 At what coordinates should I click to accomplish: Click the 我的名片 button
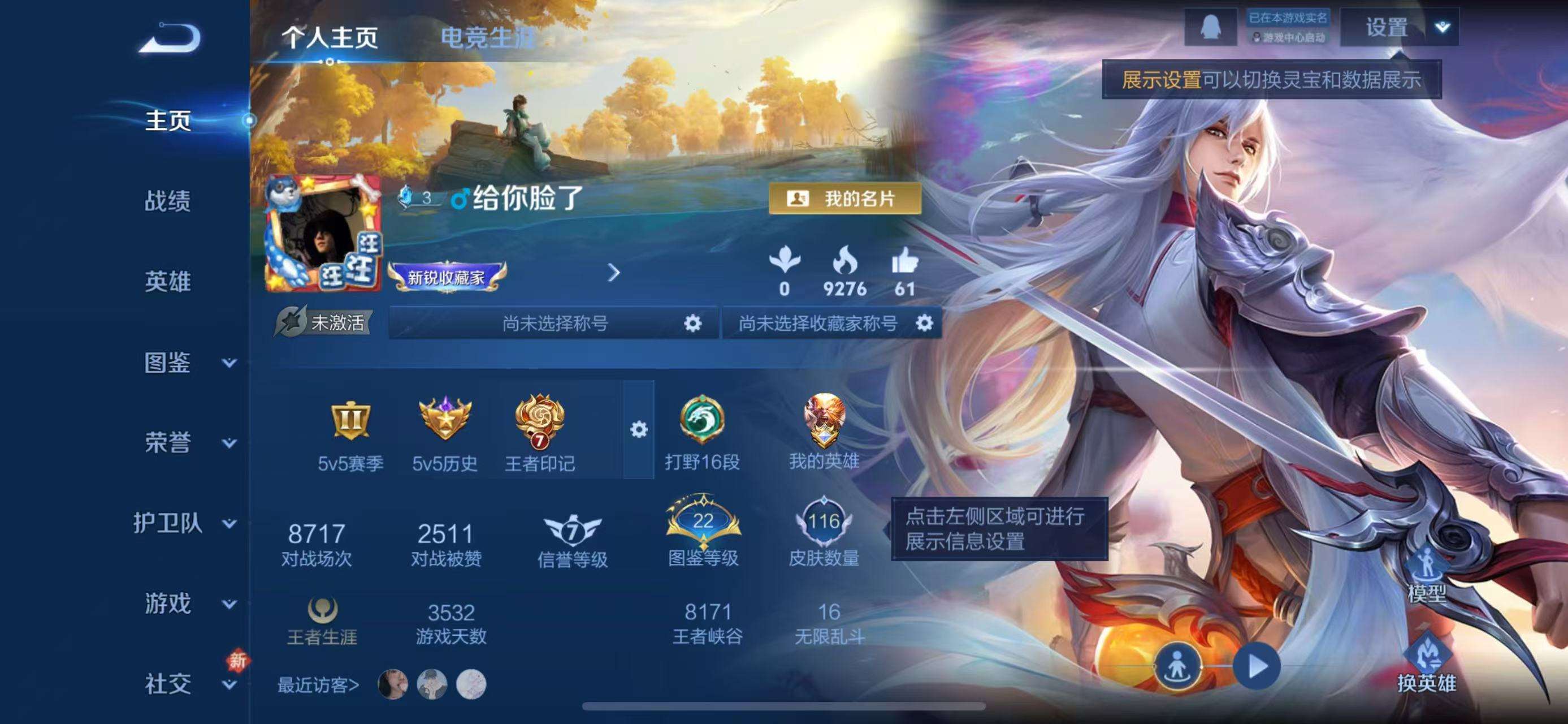(x=845, y=198)
